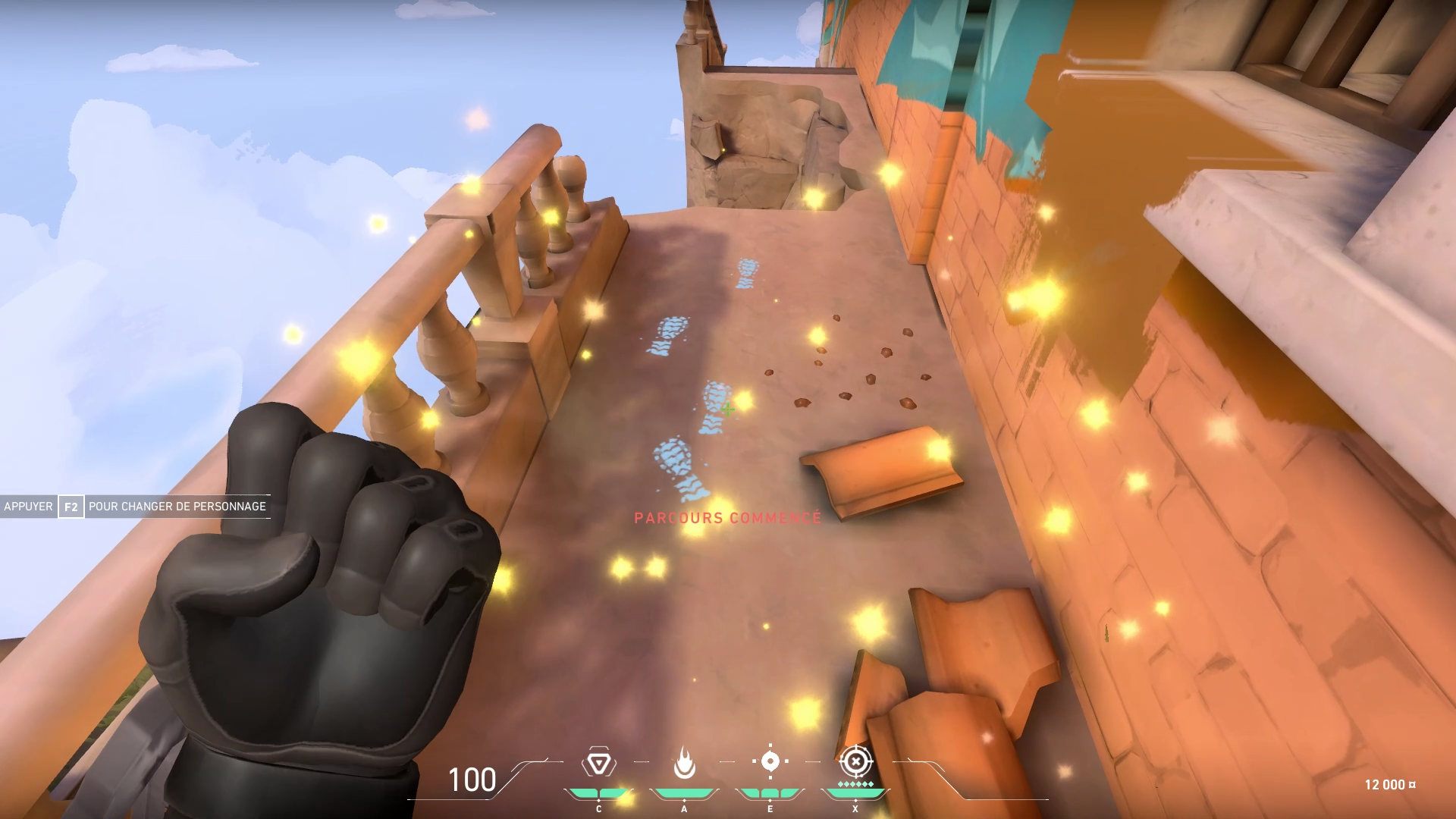Click the teal charge meter under the X ultimate
The height and width of the screenshot is (819, 1456).
(x=855, y=793)
